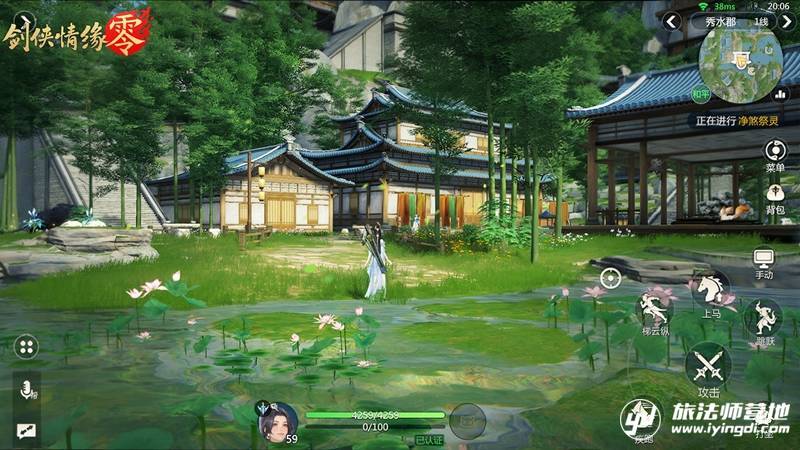Open the 净煞祭灵 activity tracker
This screenshot has width=800, height=450.
click(x=741, y=121)
